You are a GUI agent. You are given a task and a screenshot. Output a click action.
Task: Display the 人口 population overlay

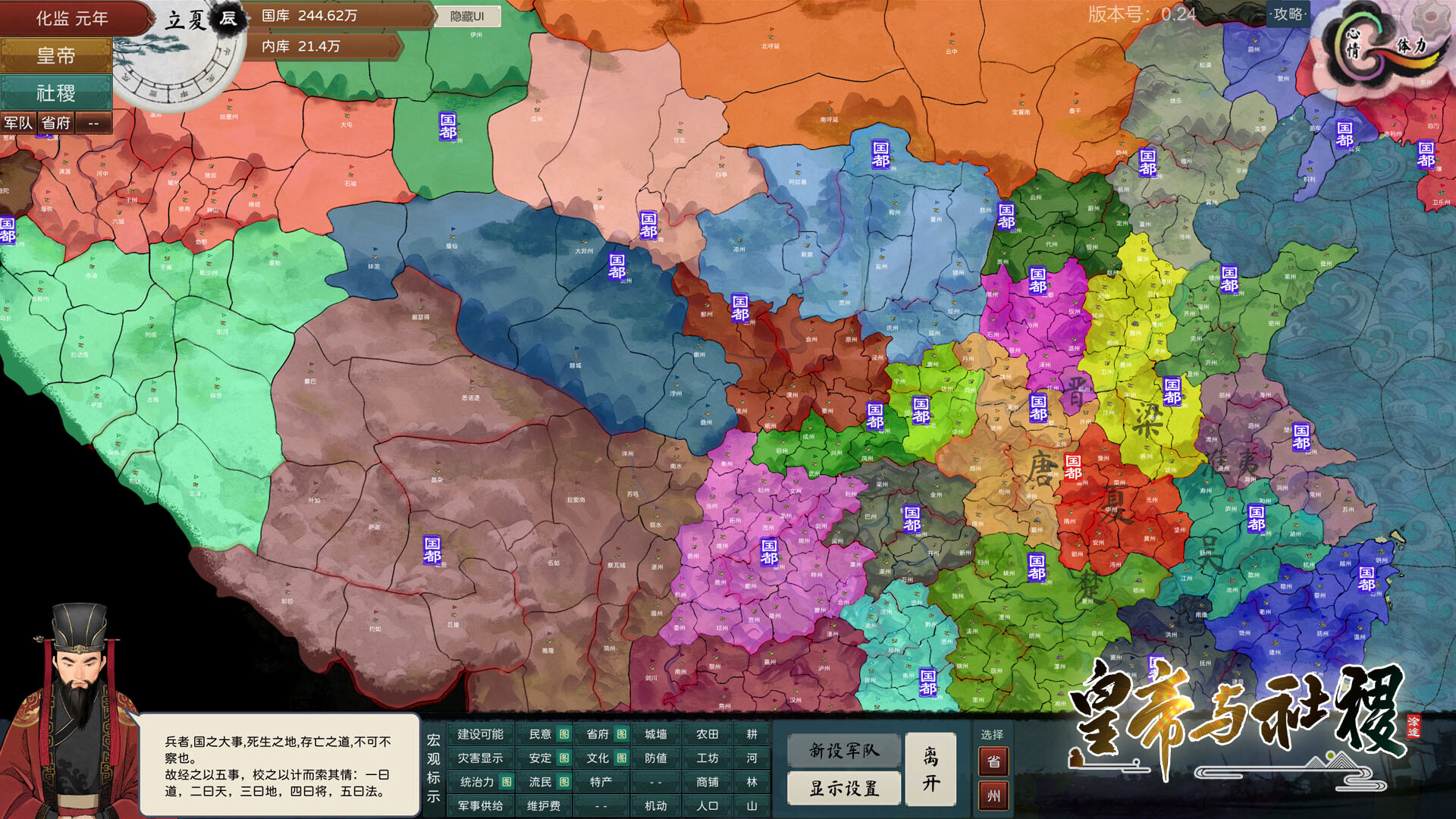point(707,805)
